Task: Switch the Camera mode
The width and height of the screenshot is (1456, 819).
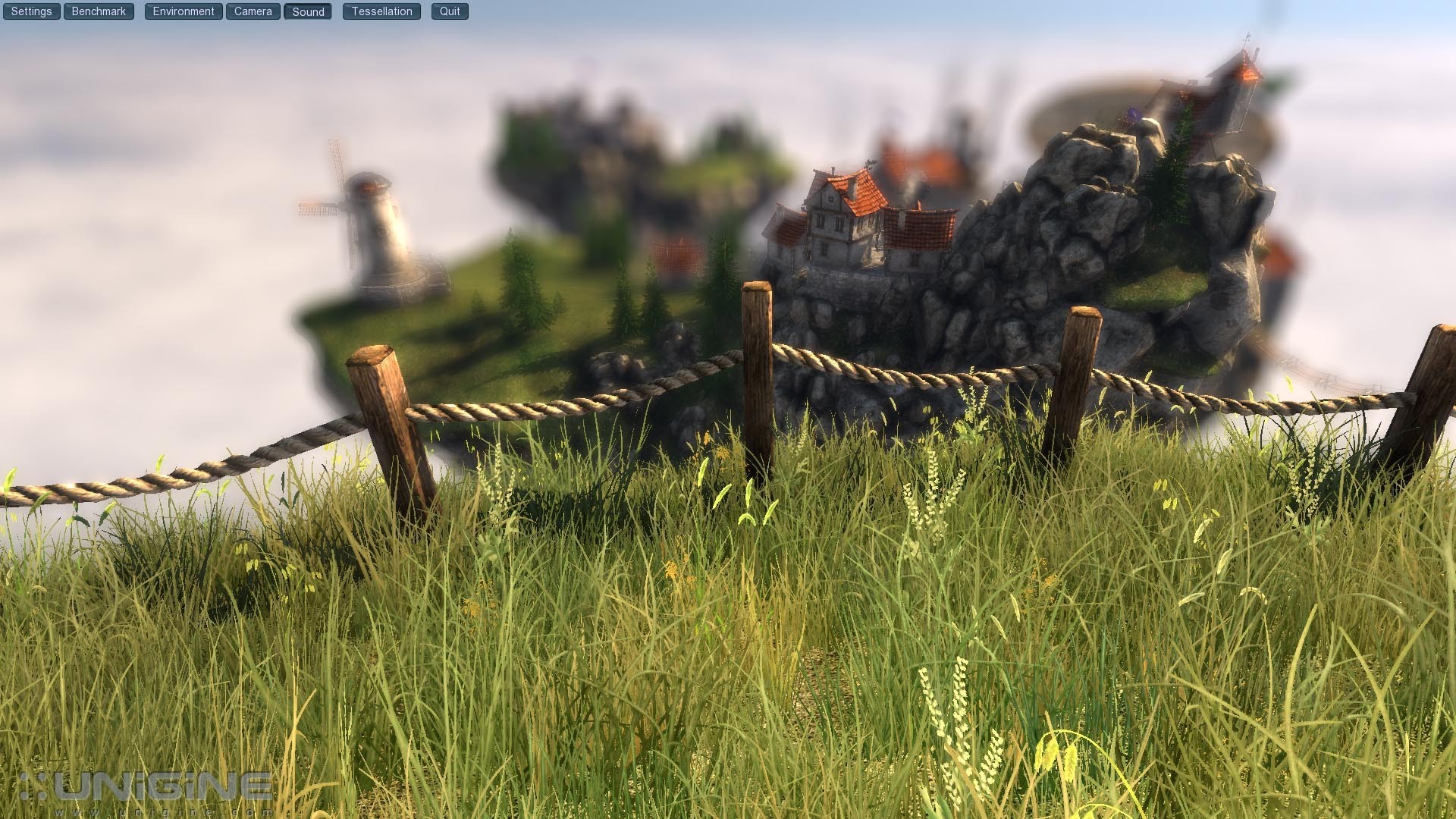Action: pos(253,11)
